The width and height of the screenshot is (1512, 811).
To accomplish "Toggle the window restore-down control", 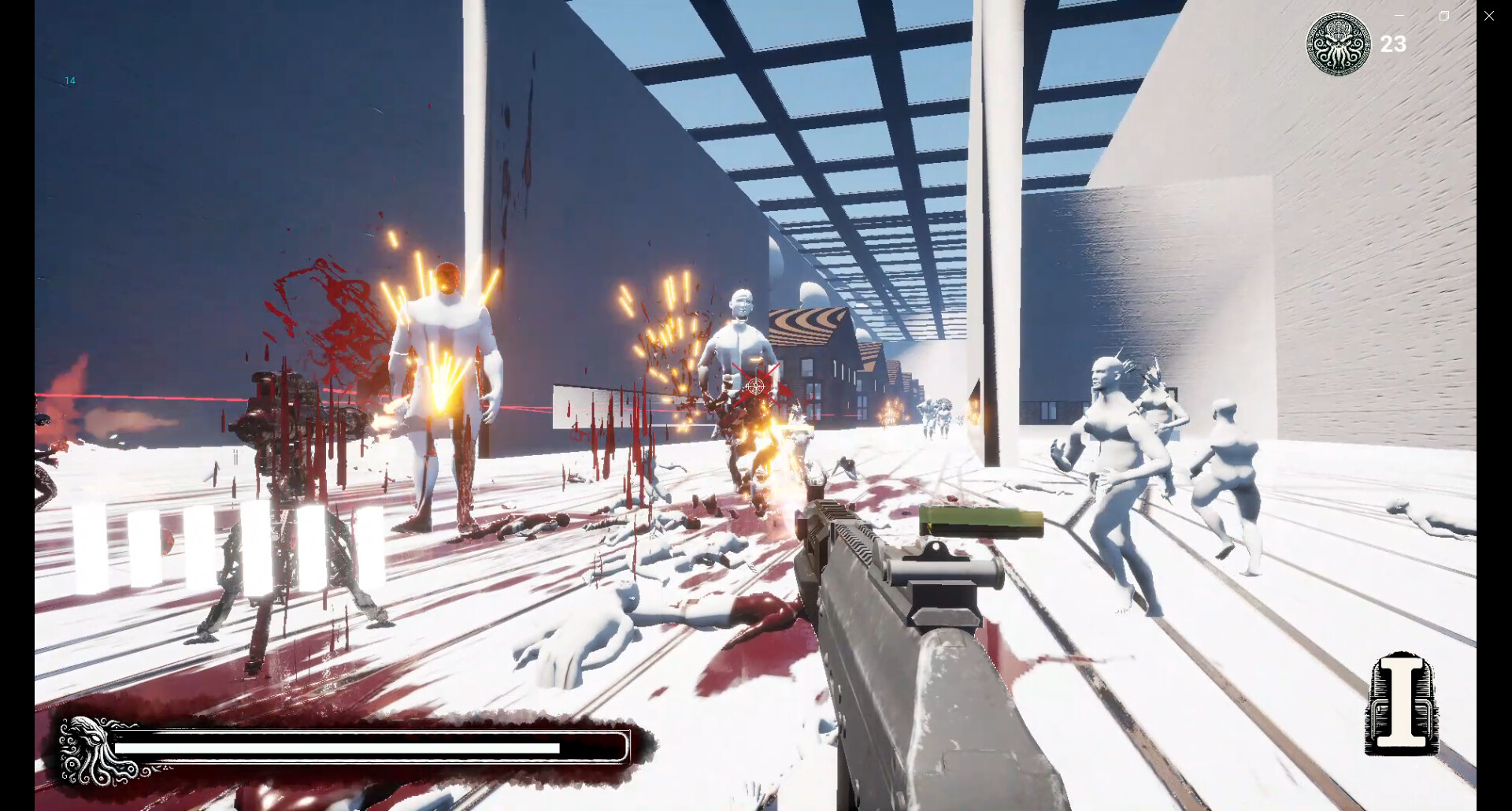I will [x=1443, y=15].
